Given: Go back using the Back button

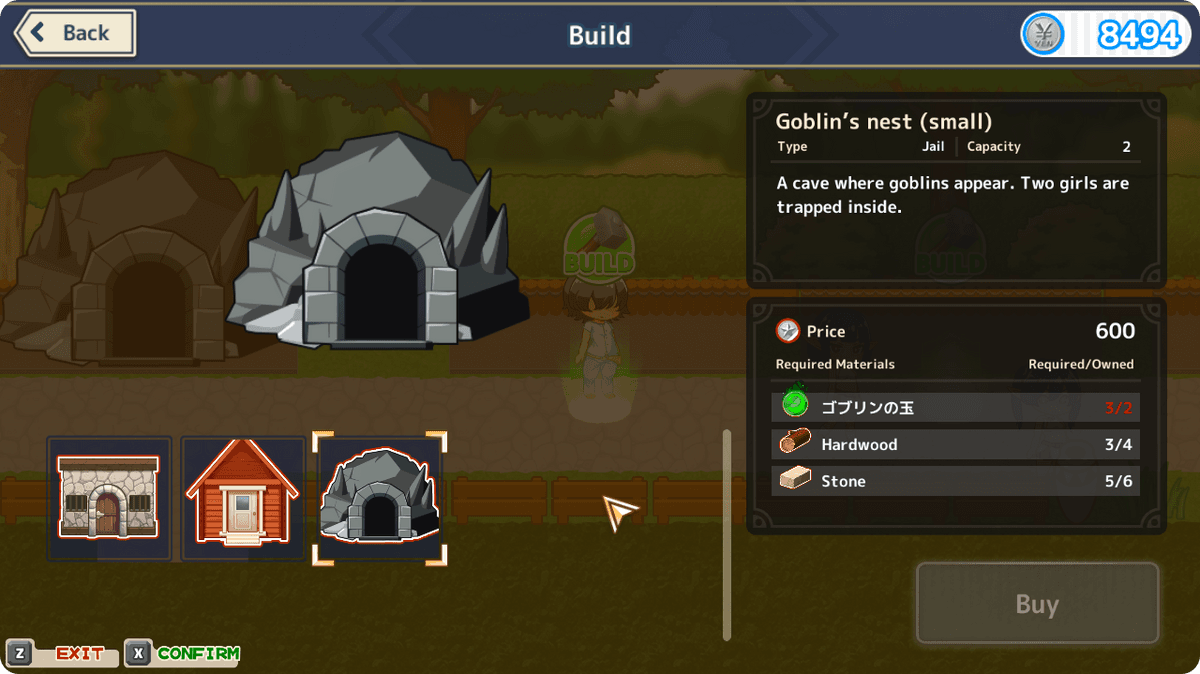Looking at the screenshot, I should coord(75,33).
